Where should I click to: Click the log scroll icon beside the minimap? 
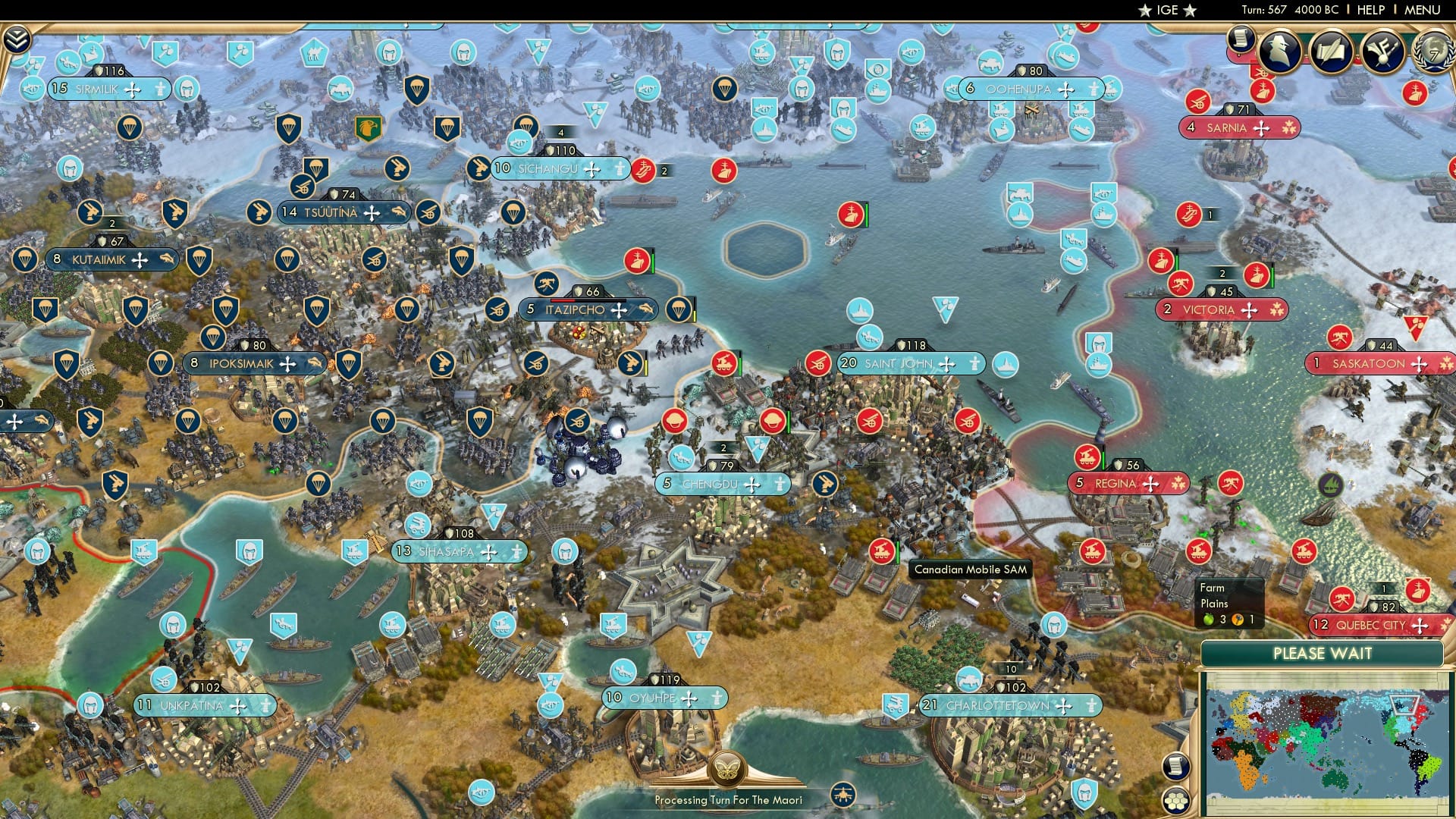pyautogui.click(x=1175, y=766)
